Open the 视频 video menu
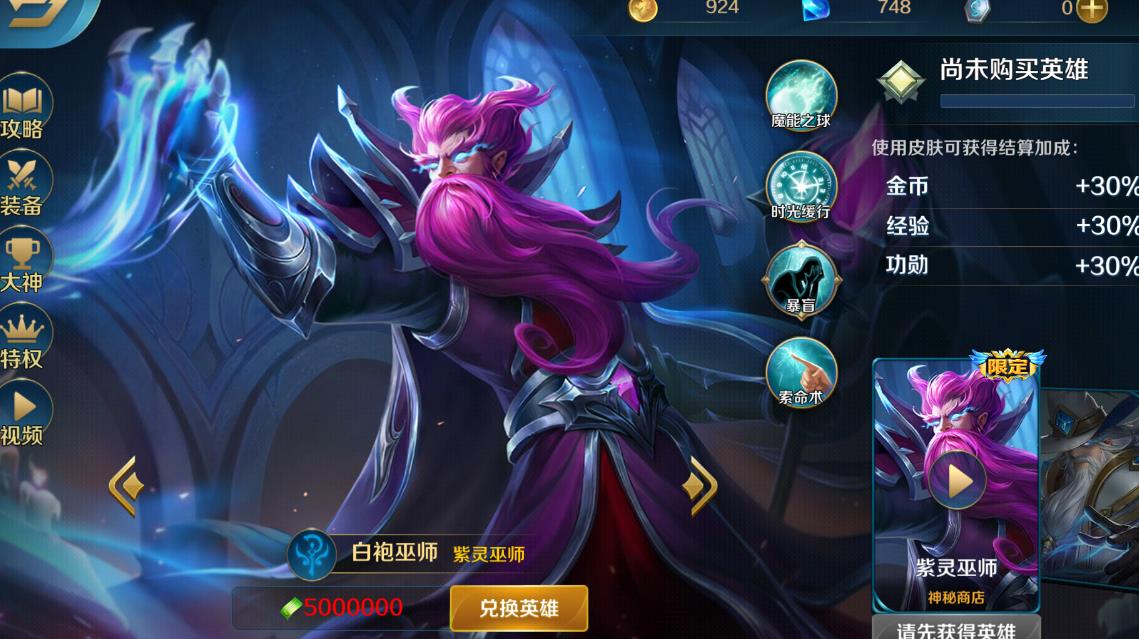This screenshot has height=639, width=1139. coord(23,416)
